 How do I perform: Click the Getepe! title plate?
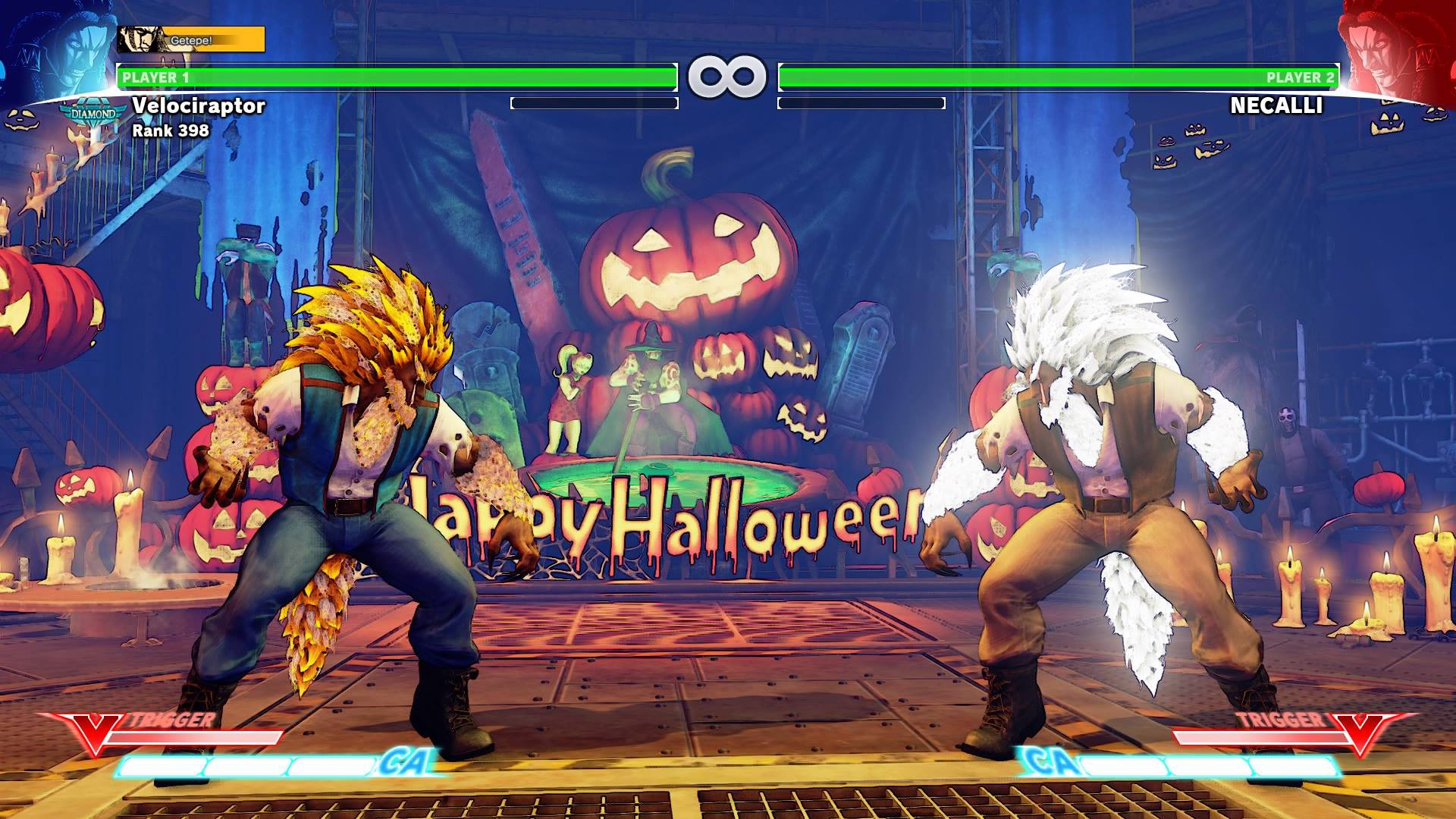[191, 39]
